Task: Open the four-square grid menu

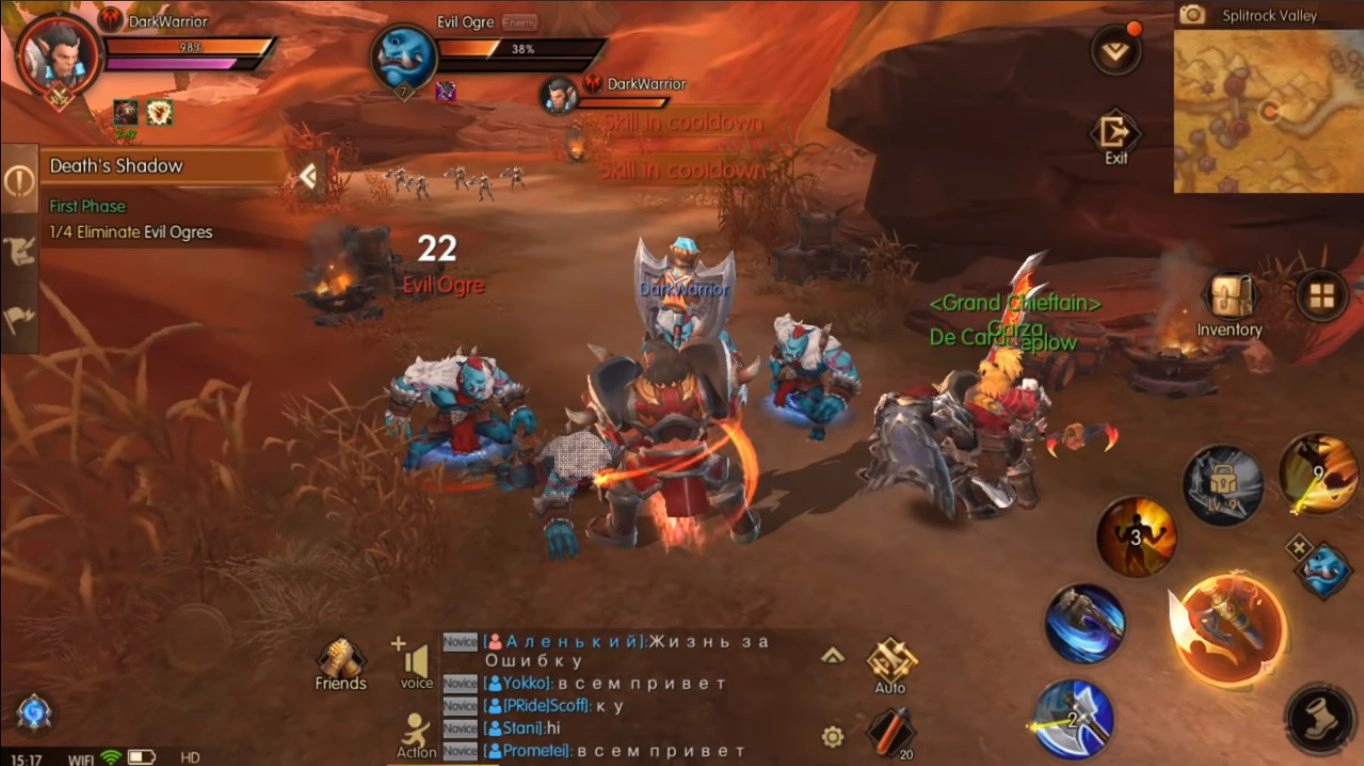Action: point(1321,295)
